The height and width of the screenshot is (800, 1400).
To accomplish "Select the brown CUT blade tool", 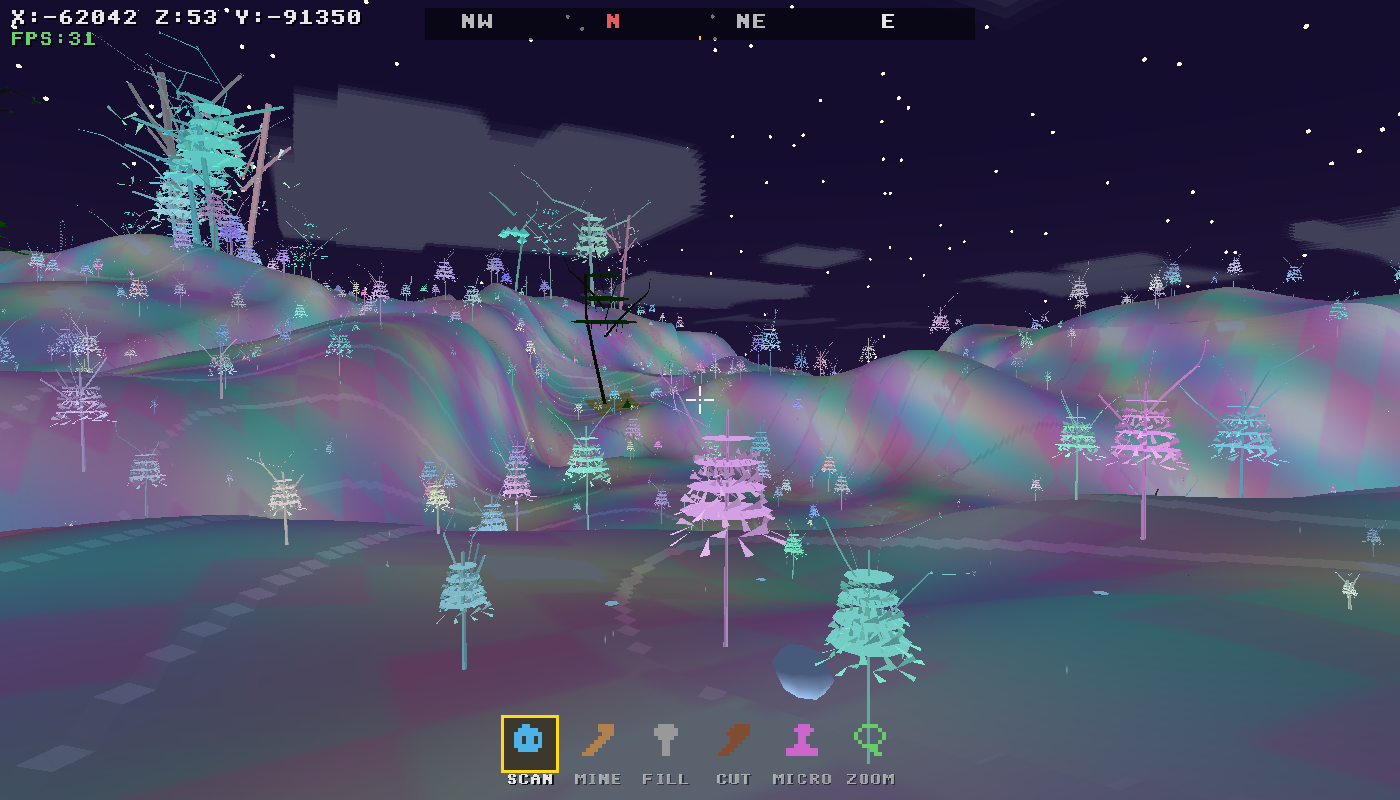I will click(735, 740).
